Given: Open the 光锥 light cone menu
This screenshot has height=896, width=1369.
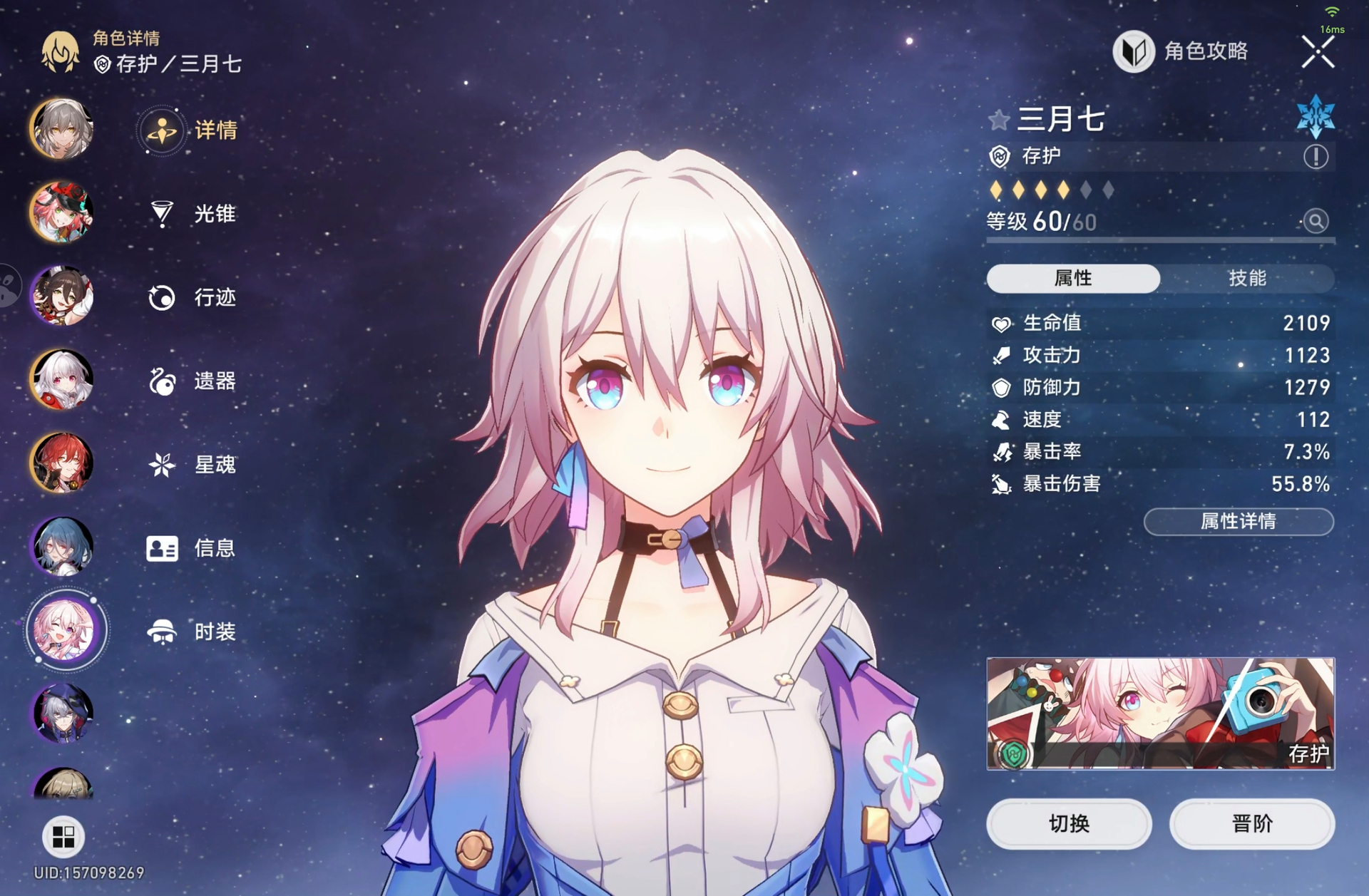Looking at the screenshot, I should pos(191,213).
